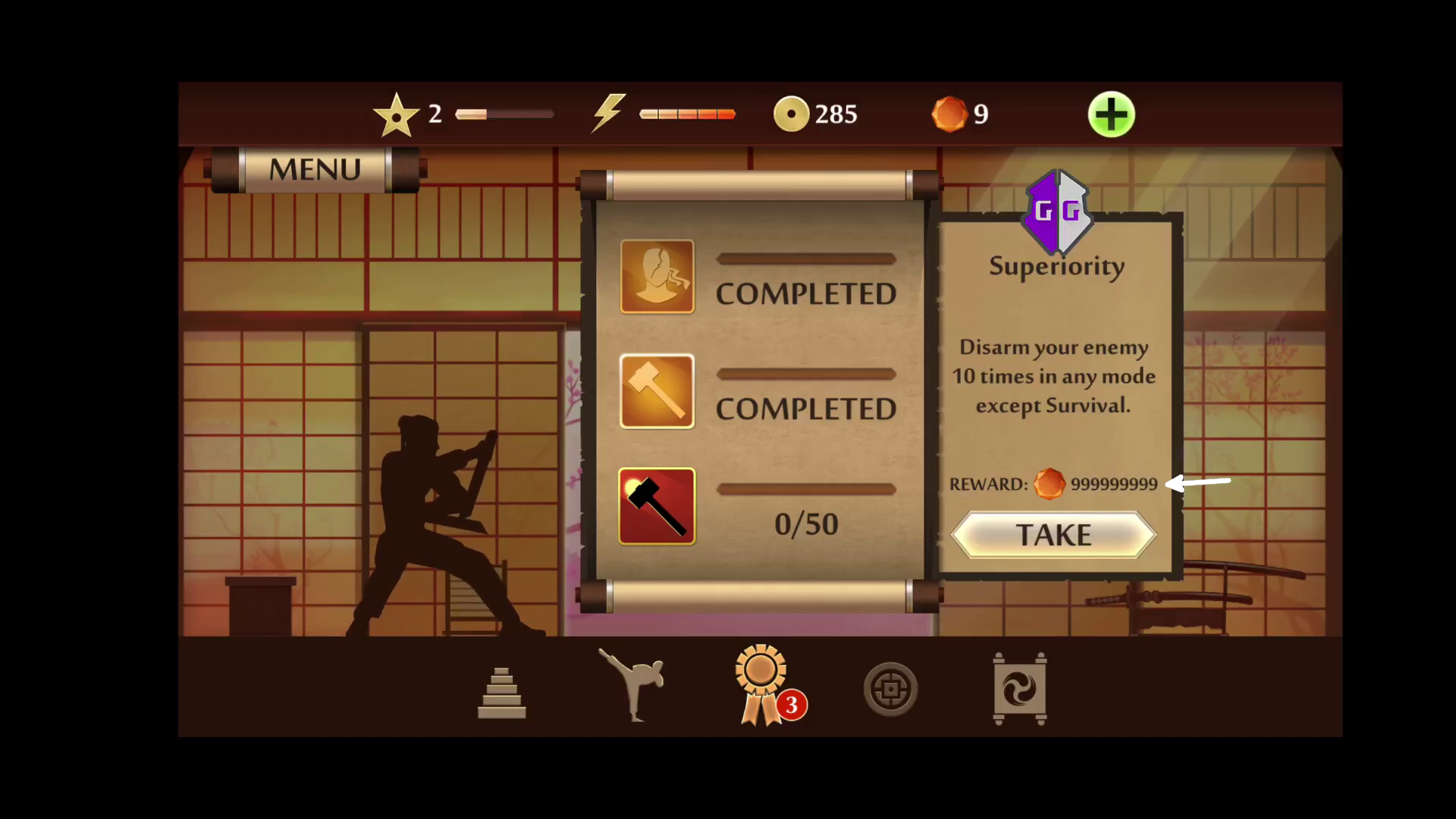Select the cracked head achievement
This screenshot has height=819, width=1456.
[657, 277]
